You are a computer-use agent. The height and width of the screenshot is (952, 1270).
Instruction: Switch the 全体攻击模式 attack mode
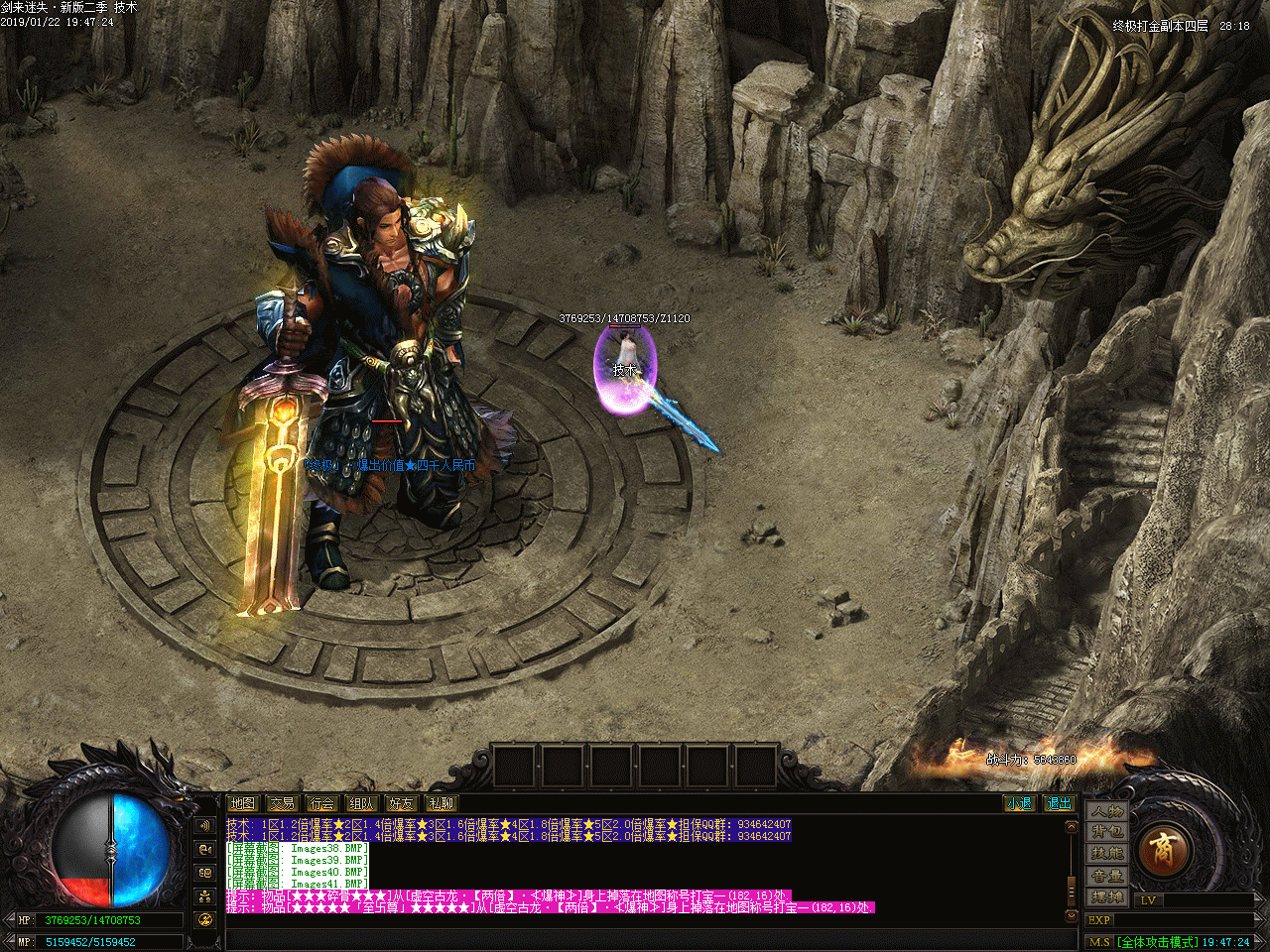1156,942
